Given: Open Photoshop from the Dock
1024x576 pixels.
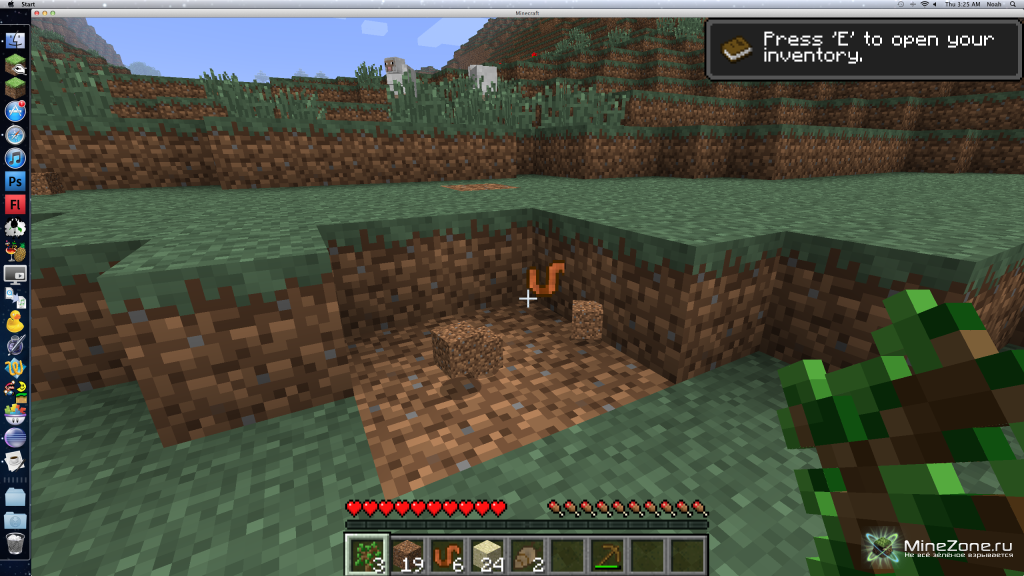Looking at the screenshot, I should coord(15,181).
